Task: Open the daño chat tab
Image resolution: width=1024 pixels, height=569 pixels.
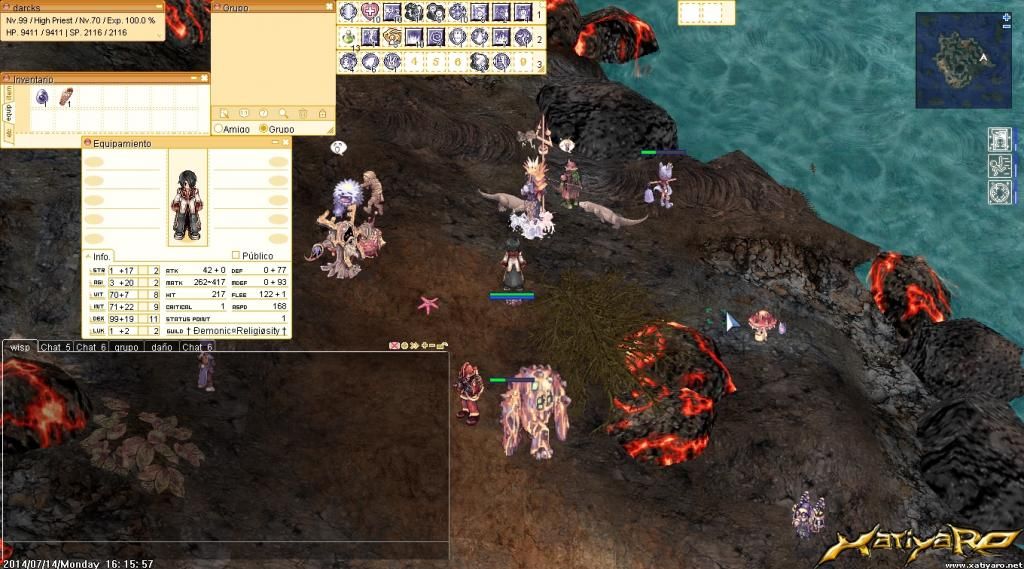Action: click(x=161, y=347)
